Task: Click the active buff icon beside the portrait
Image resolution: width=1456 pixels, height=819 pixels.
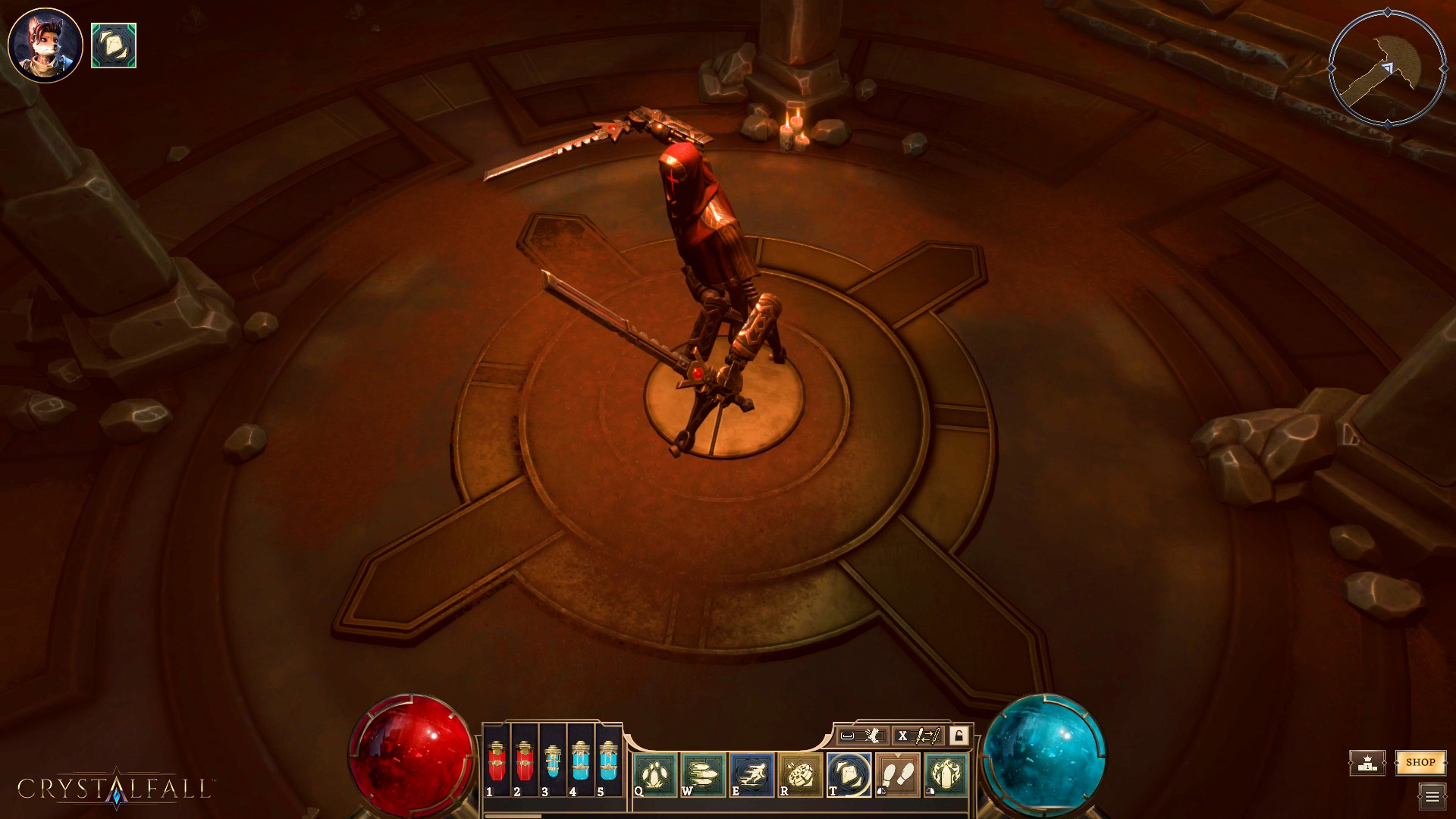Action: click(114, 45)
